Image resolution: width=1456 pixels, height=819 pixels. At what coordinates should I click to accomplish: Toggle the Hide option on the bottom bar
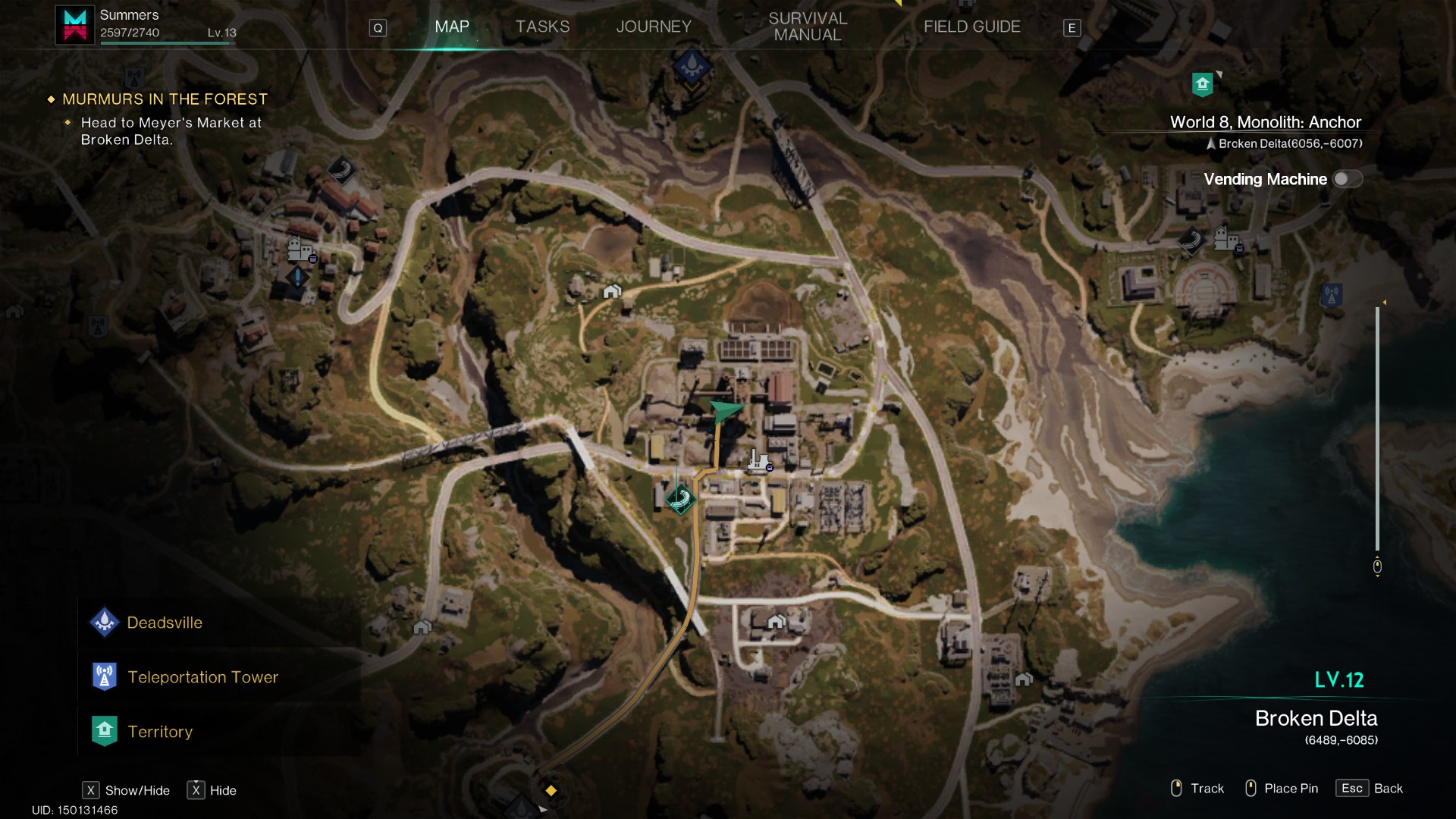click(214, 790)
